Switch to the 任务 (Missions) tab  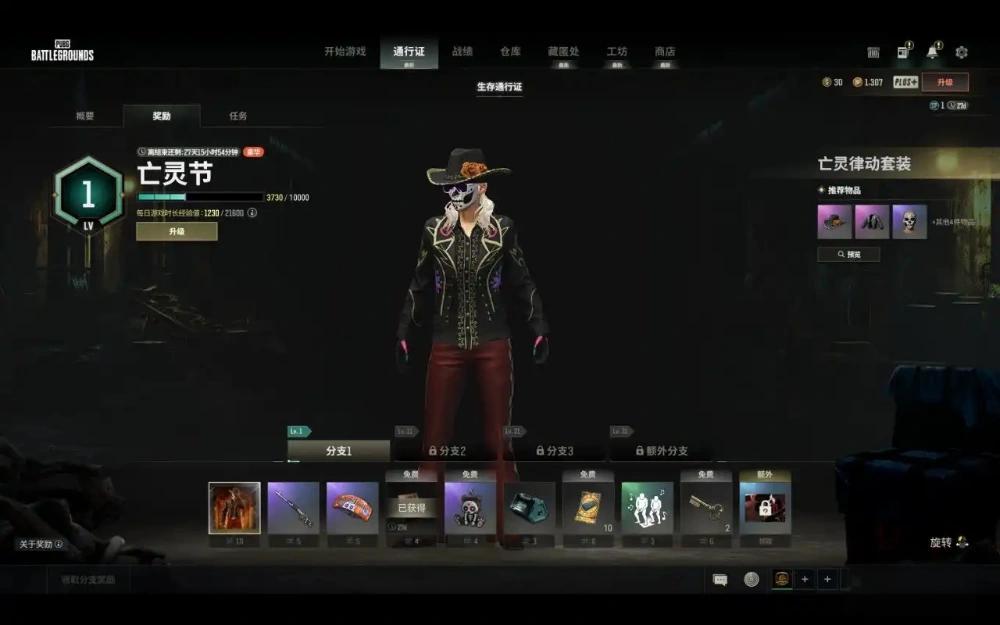point(238,116)
